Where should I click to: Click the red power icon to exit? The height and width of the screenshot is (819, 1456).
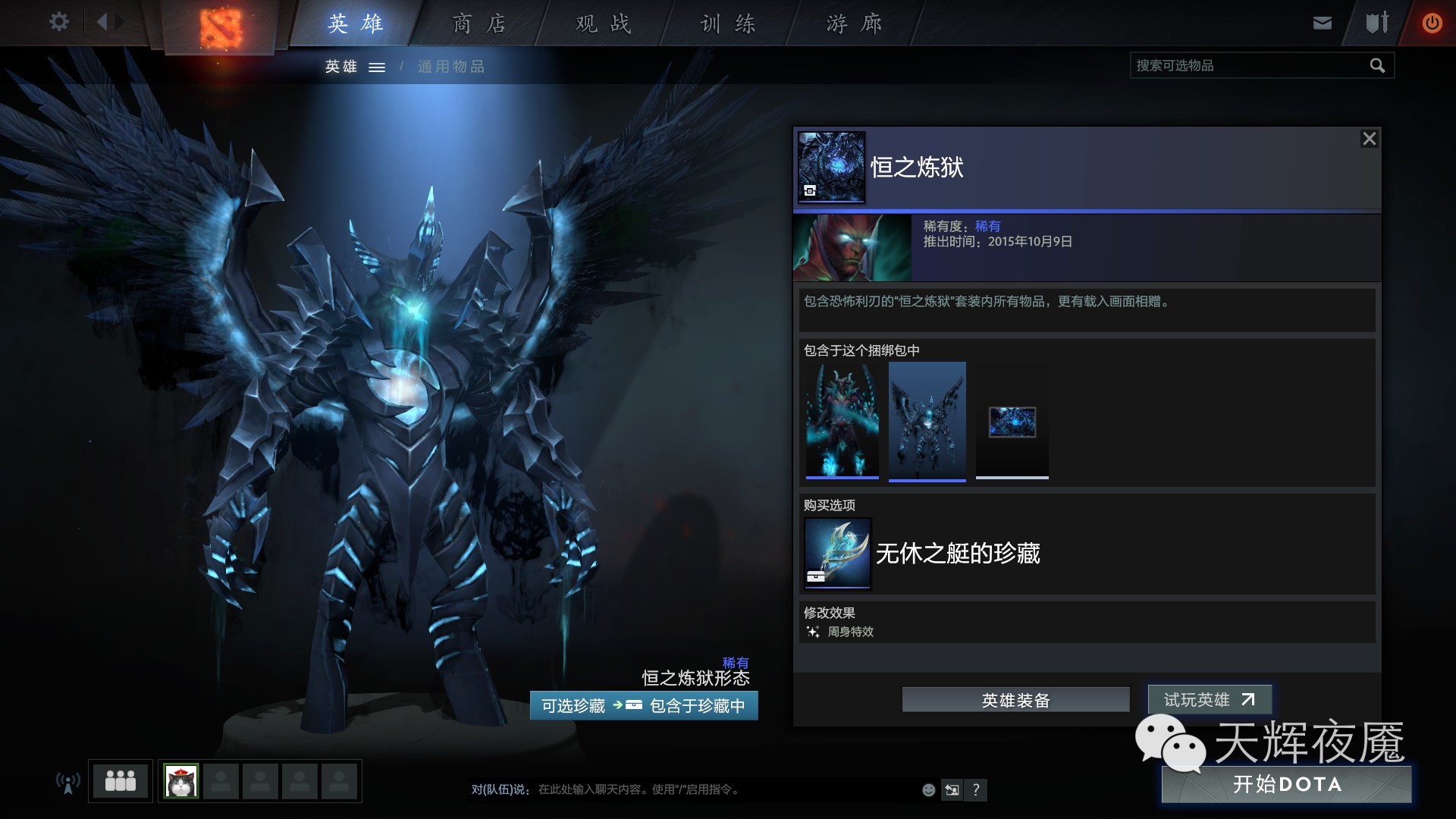pos(1432,22)
